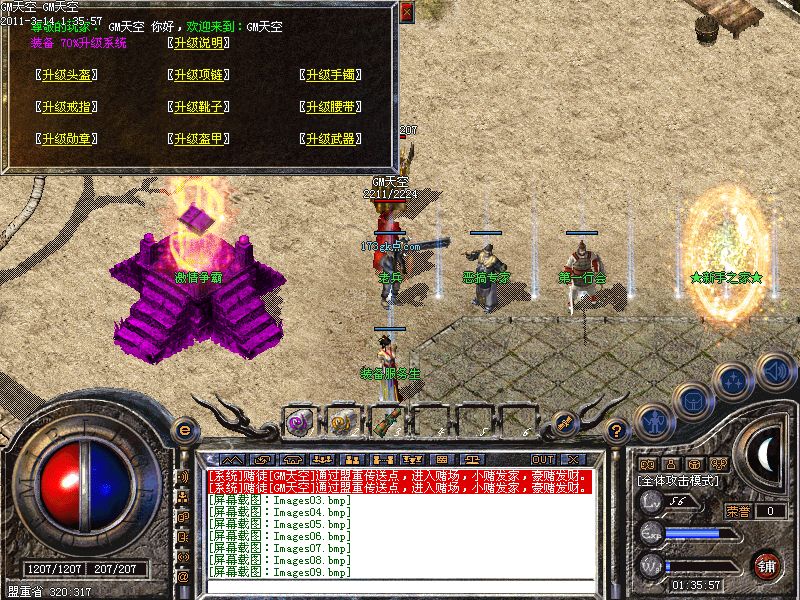Use the yellow scroll item in the belt
This screenshot has width=800, height=600.
coord(343,421)
